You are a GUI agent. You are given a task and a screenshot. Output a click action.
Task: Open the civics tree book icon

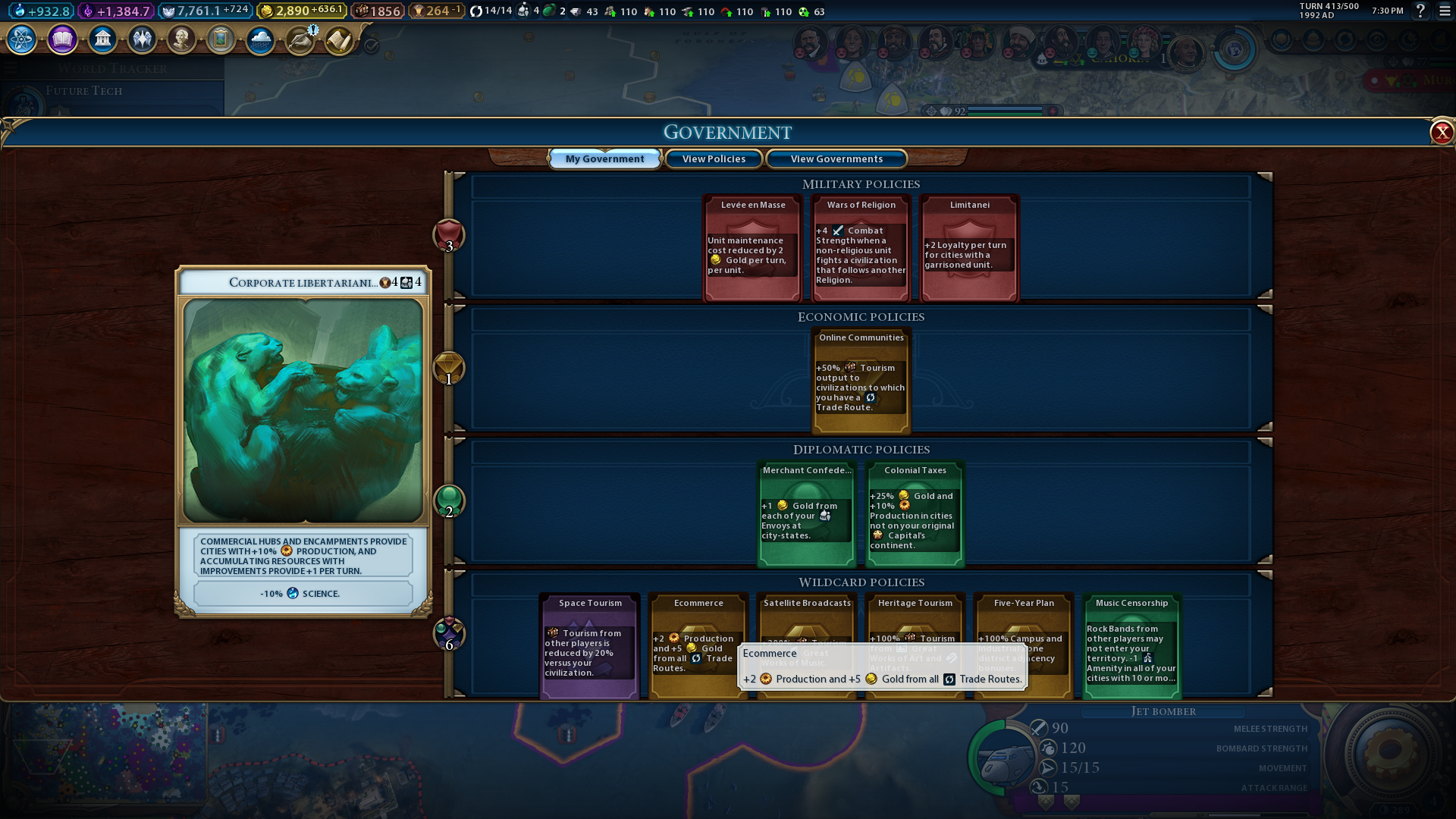[x=62, y=39]
